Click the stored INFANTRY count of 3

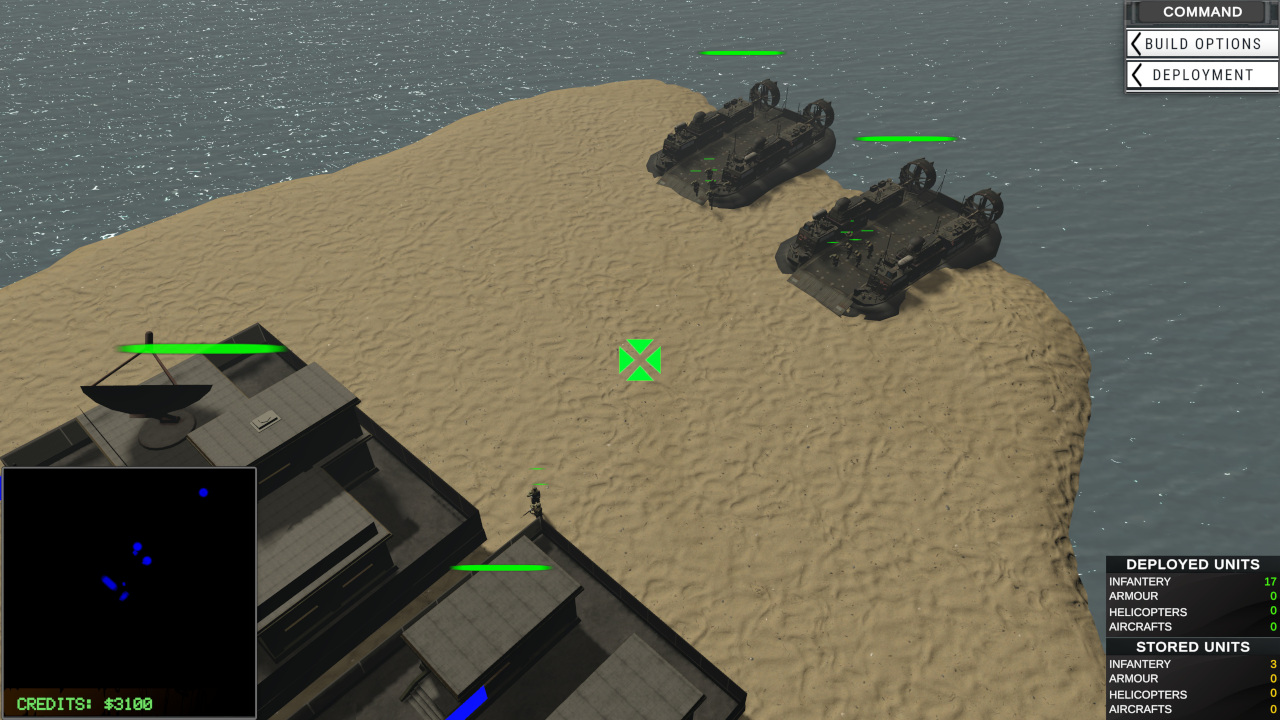click(1273, 663)
